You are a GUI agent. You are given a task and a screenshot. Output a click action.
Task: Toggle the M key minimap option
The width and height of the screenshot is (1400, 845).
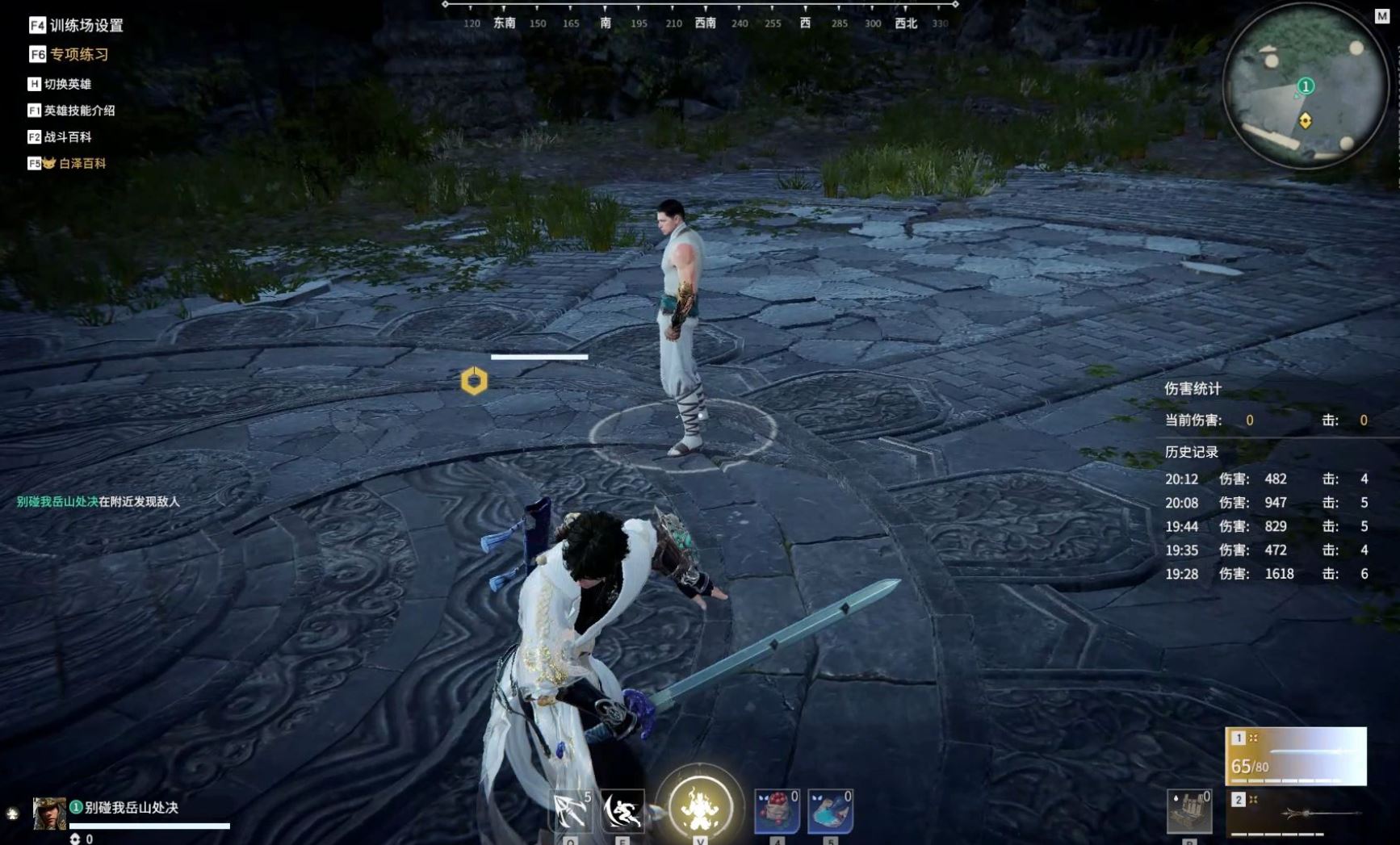[1381, 14]
